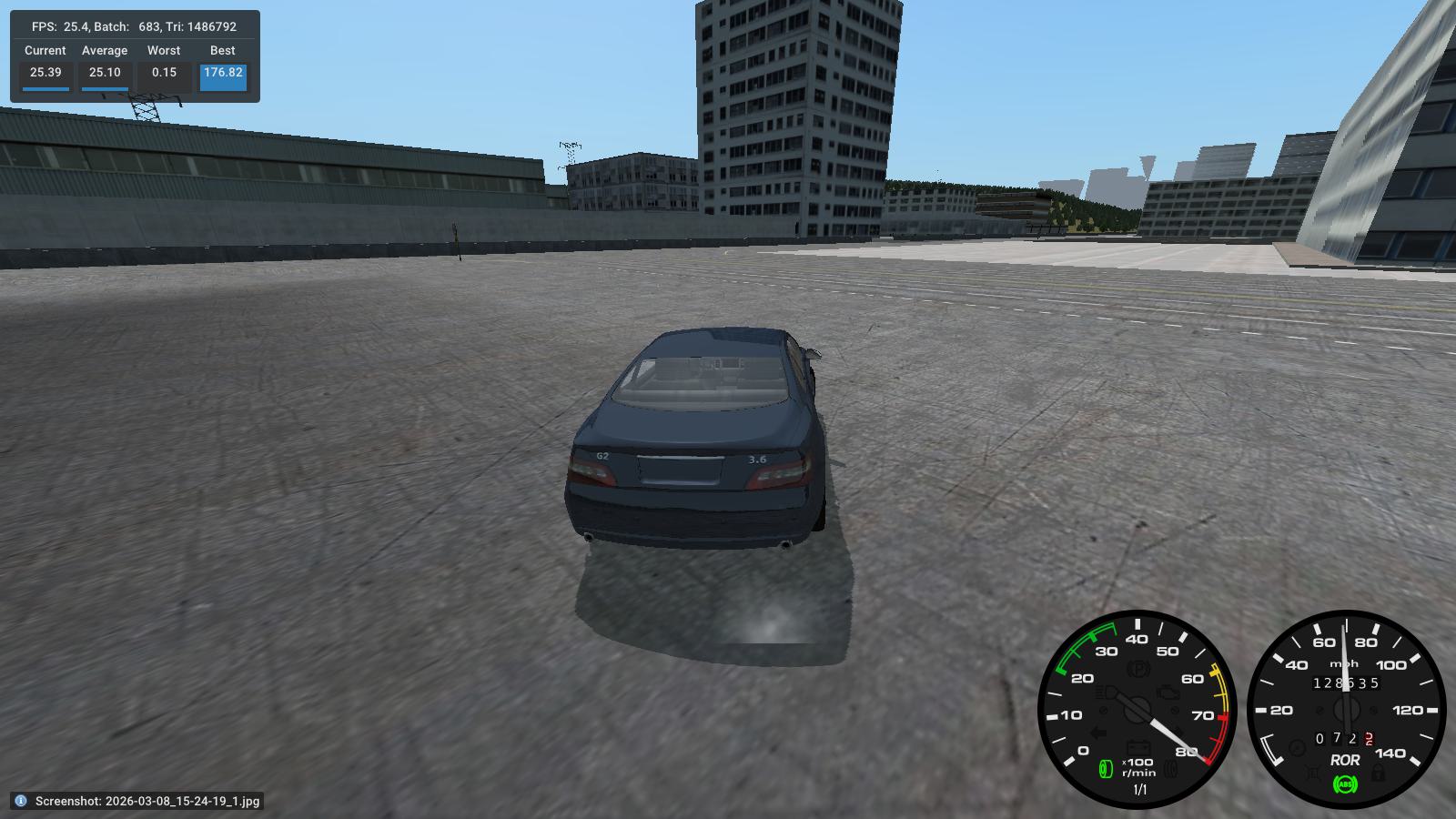1456x819 pixels.
Task: Toggle the lock indicator on the speedometer
Action: 1377,771
